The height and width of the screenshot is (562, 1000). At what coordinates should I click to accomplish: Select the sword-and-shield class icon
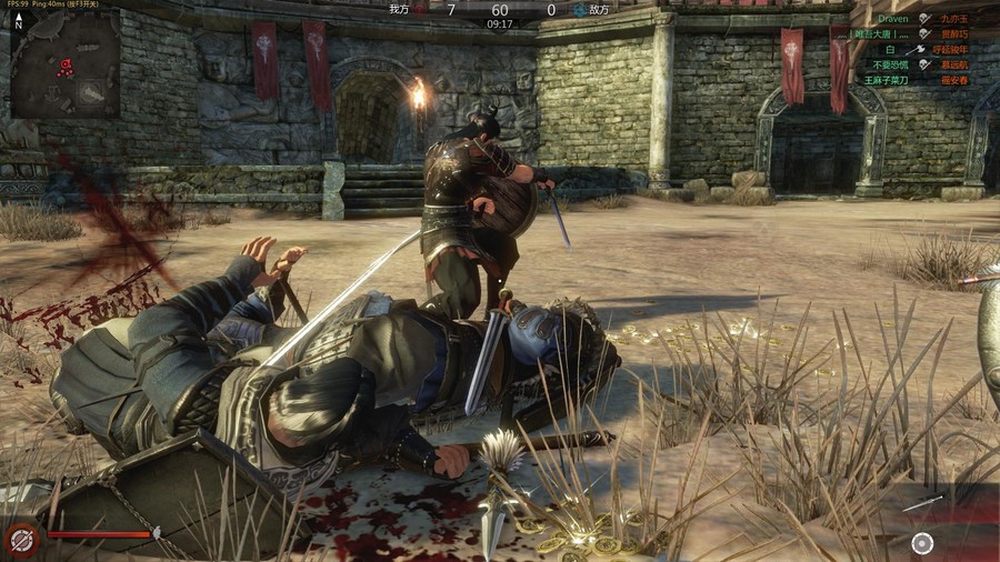[x=21, y=540]
